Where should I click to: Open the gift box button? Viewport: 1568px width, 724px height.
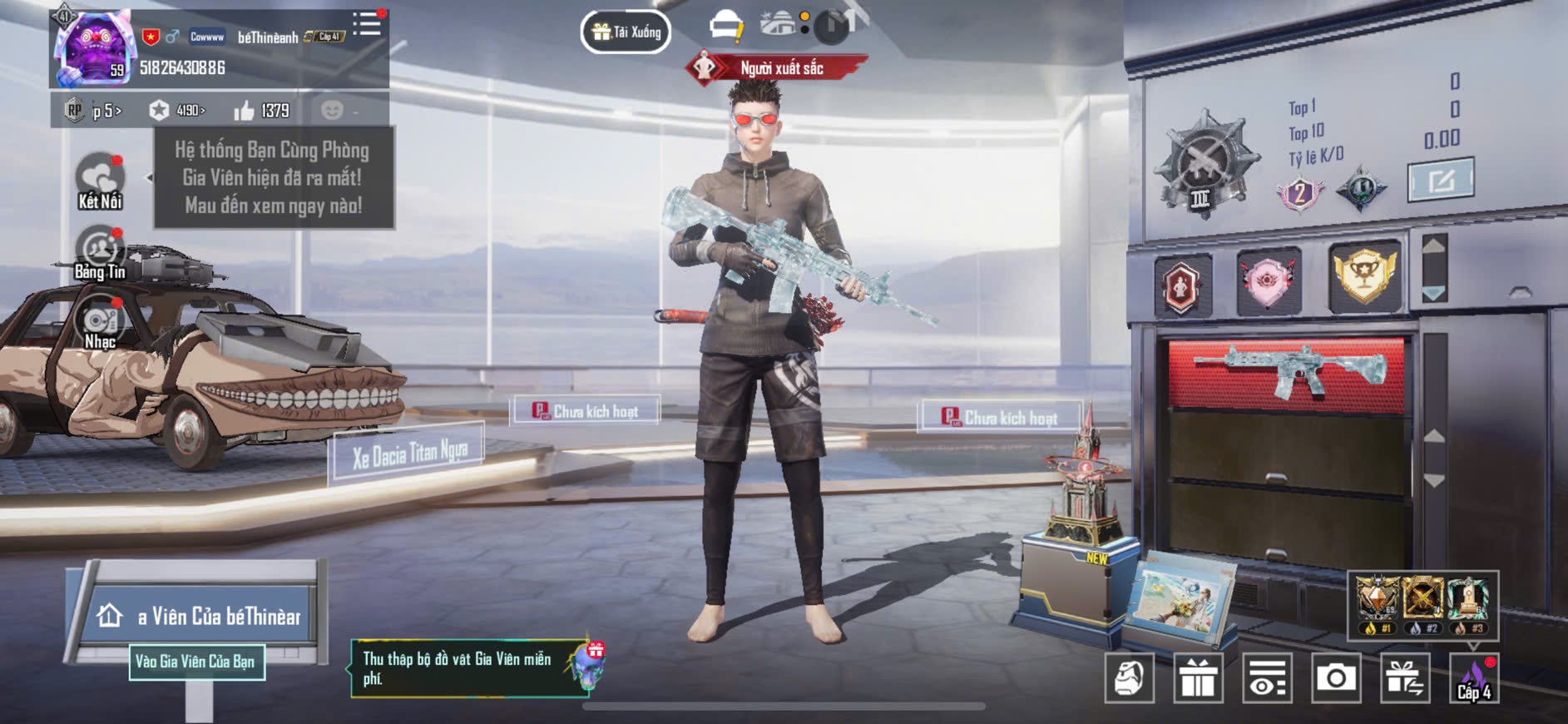1198,678
